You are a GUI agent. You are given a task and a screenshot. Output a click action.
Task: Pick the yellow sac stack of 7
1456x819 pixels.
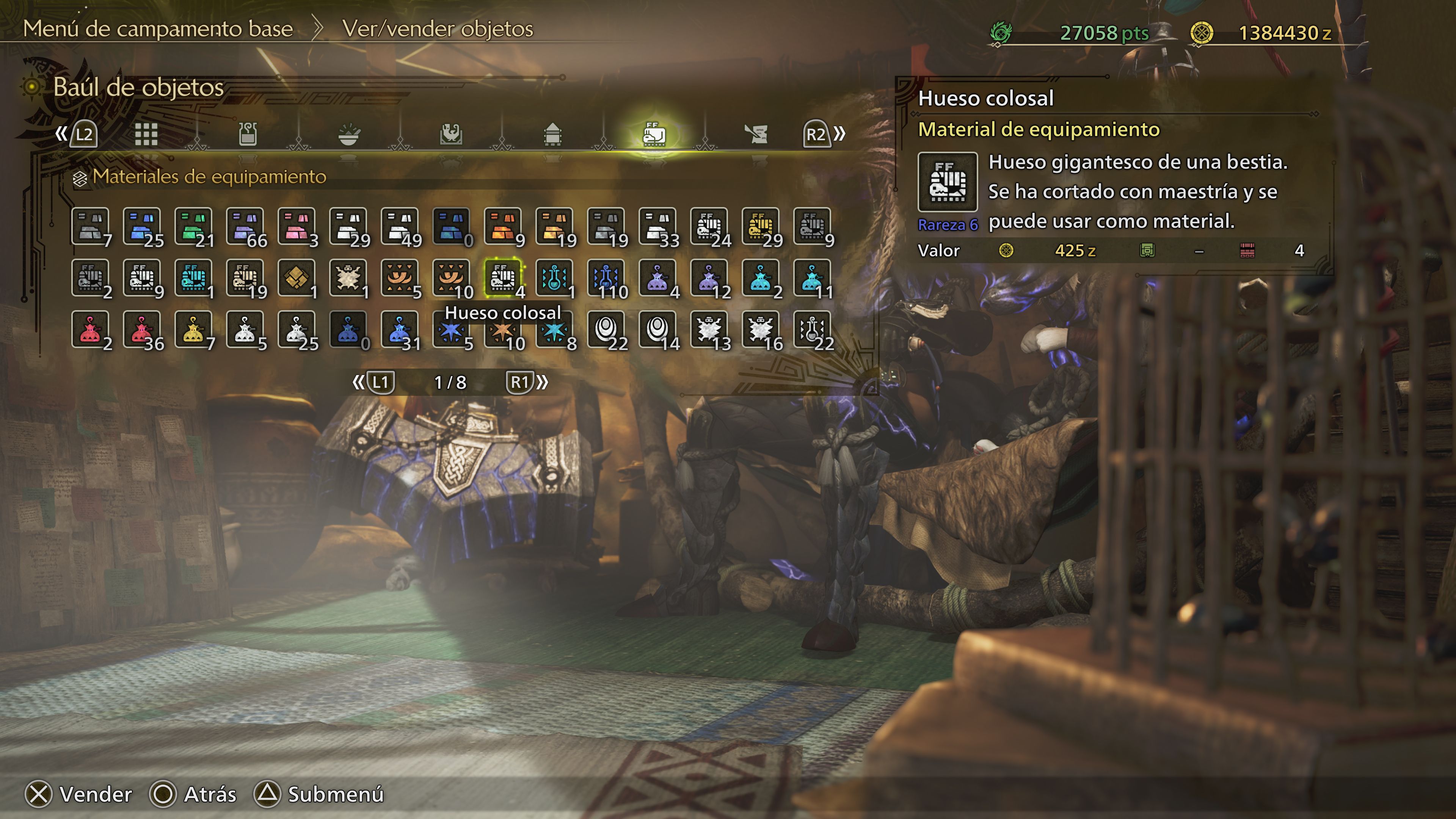point(193,329)
